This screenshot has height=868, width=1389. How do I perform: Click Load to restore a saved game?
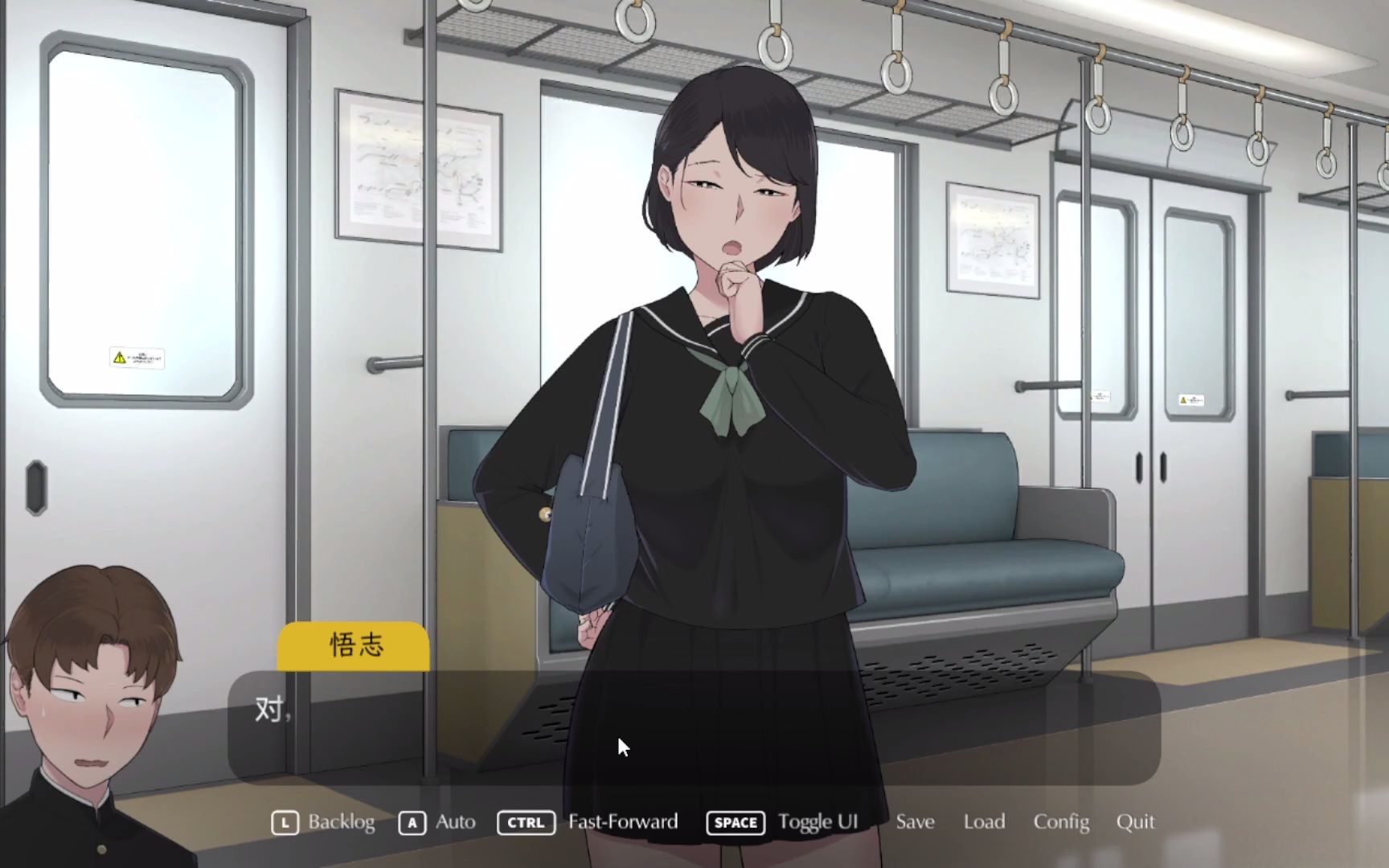(984, 822)
